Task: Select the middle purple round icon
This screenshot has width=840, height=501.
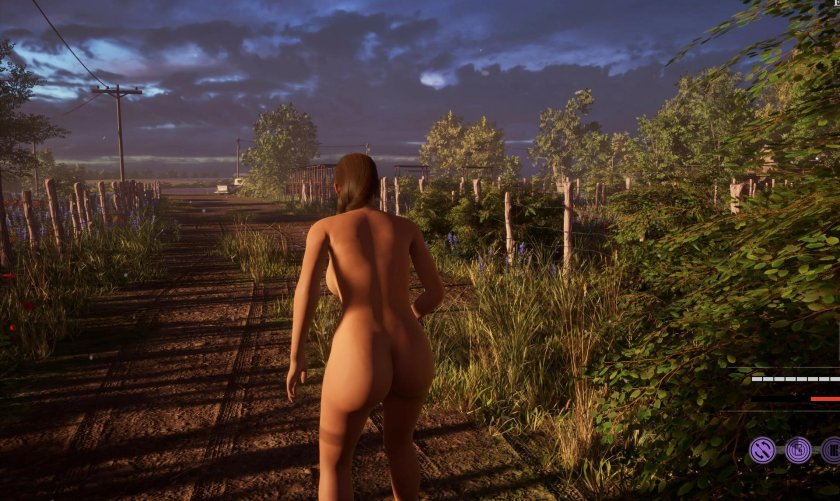Action: tap(798, 450)
